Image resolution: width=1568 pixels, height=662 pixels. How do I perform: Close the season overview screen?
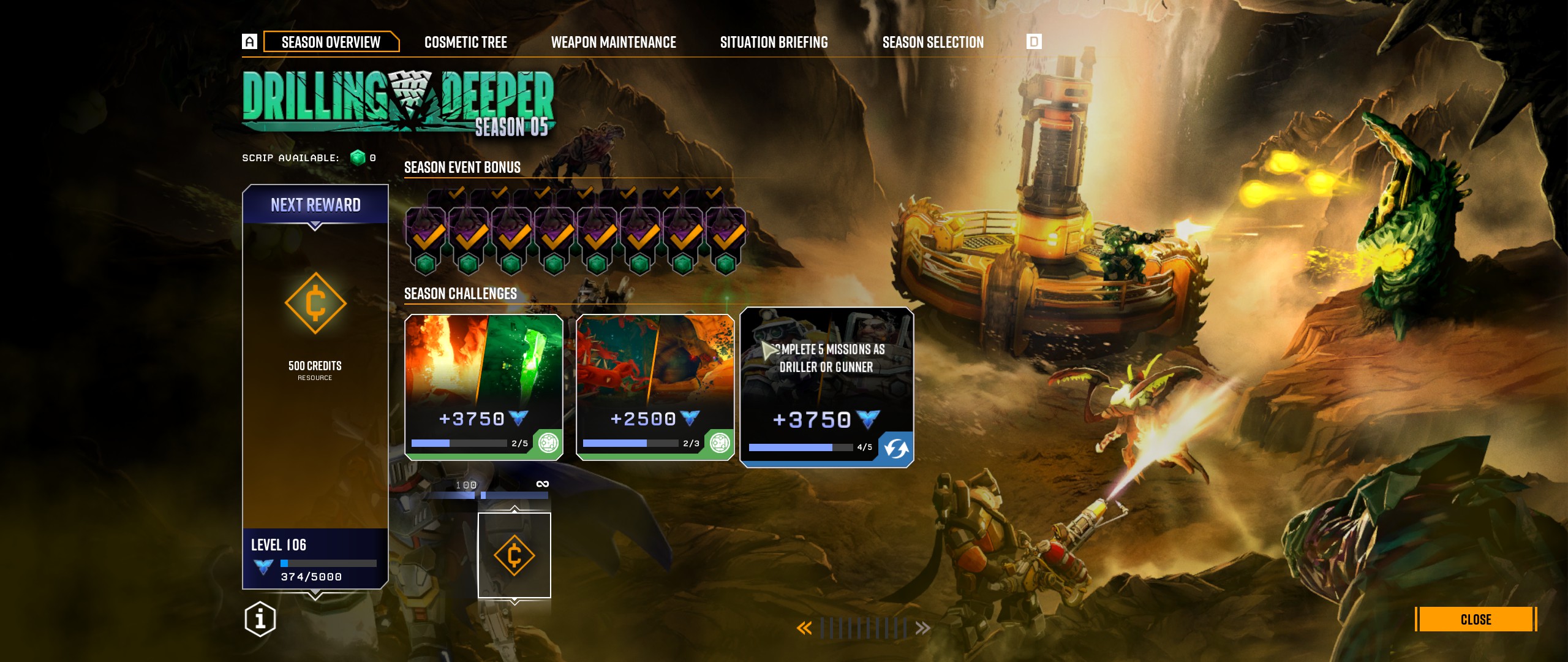(x=1476, y=619)
